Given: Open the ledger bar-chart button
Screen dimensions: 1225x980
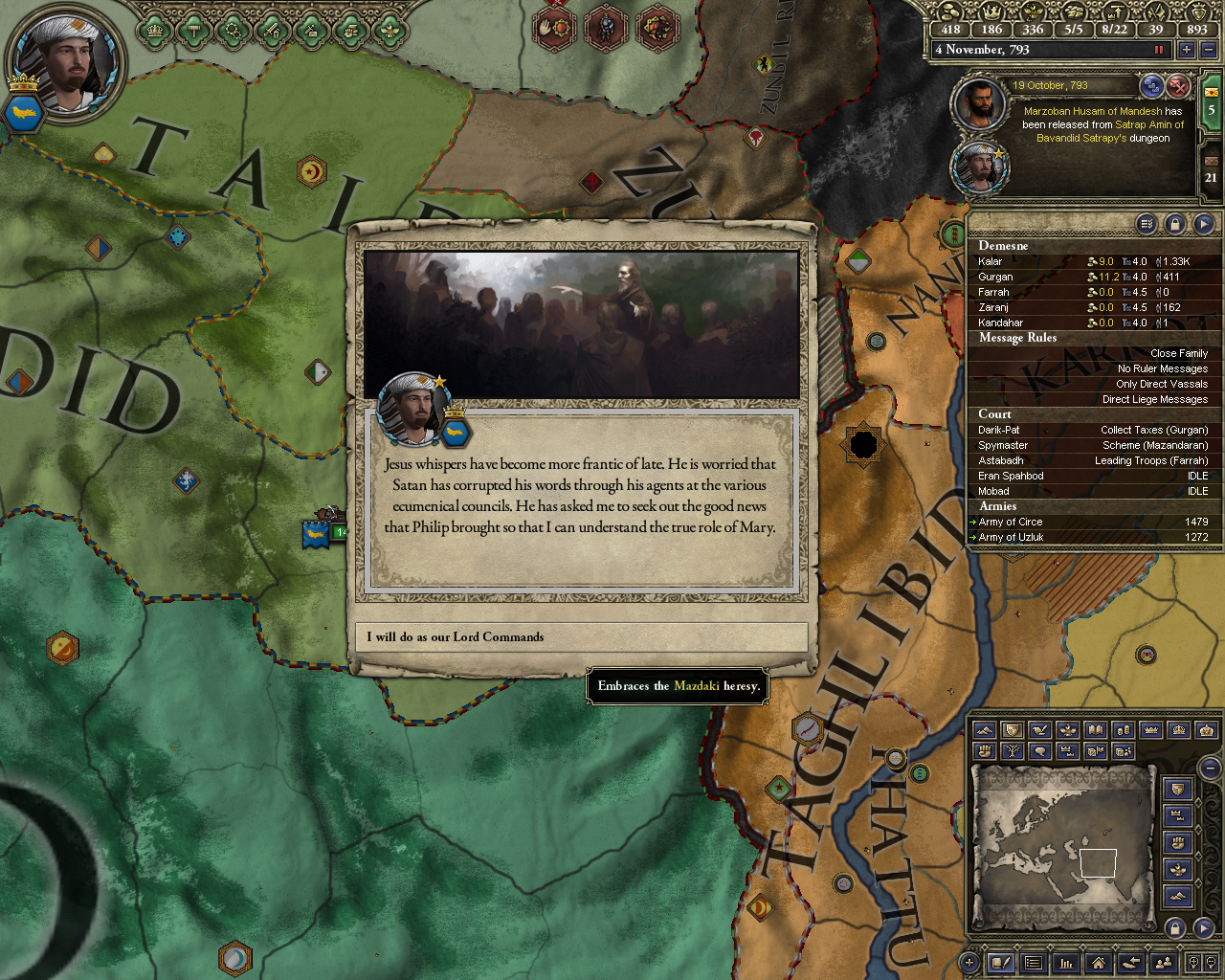Looking at the screenshot, I should (x=1065, y=963).
